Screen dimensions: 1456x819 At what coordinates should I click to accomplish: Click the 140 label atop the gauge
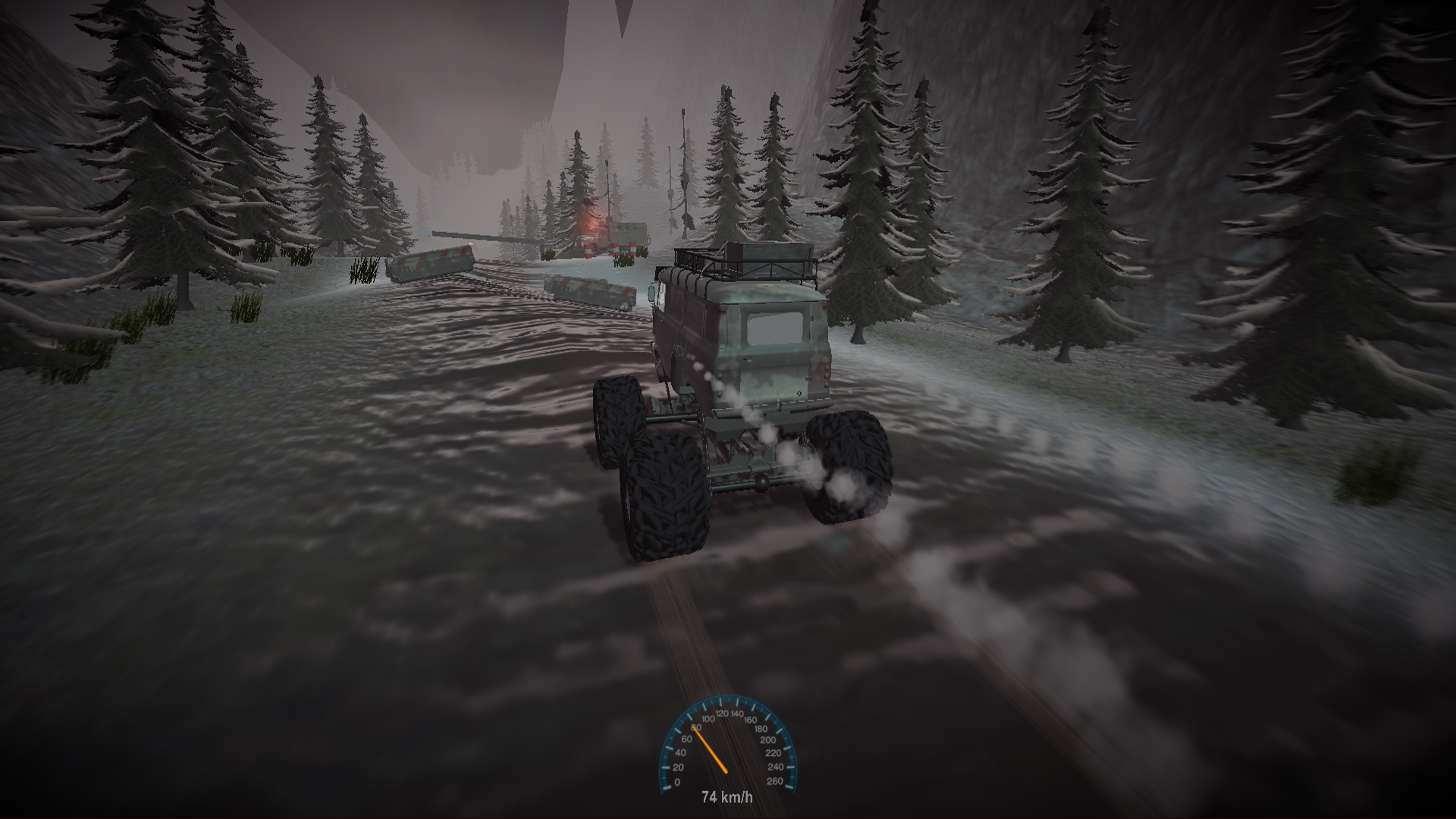(x=736, y=714)
